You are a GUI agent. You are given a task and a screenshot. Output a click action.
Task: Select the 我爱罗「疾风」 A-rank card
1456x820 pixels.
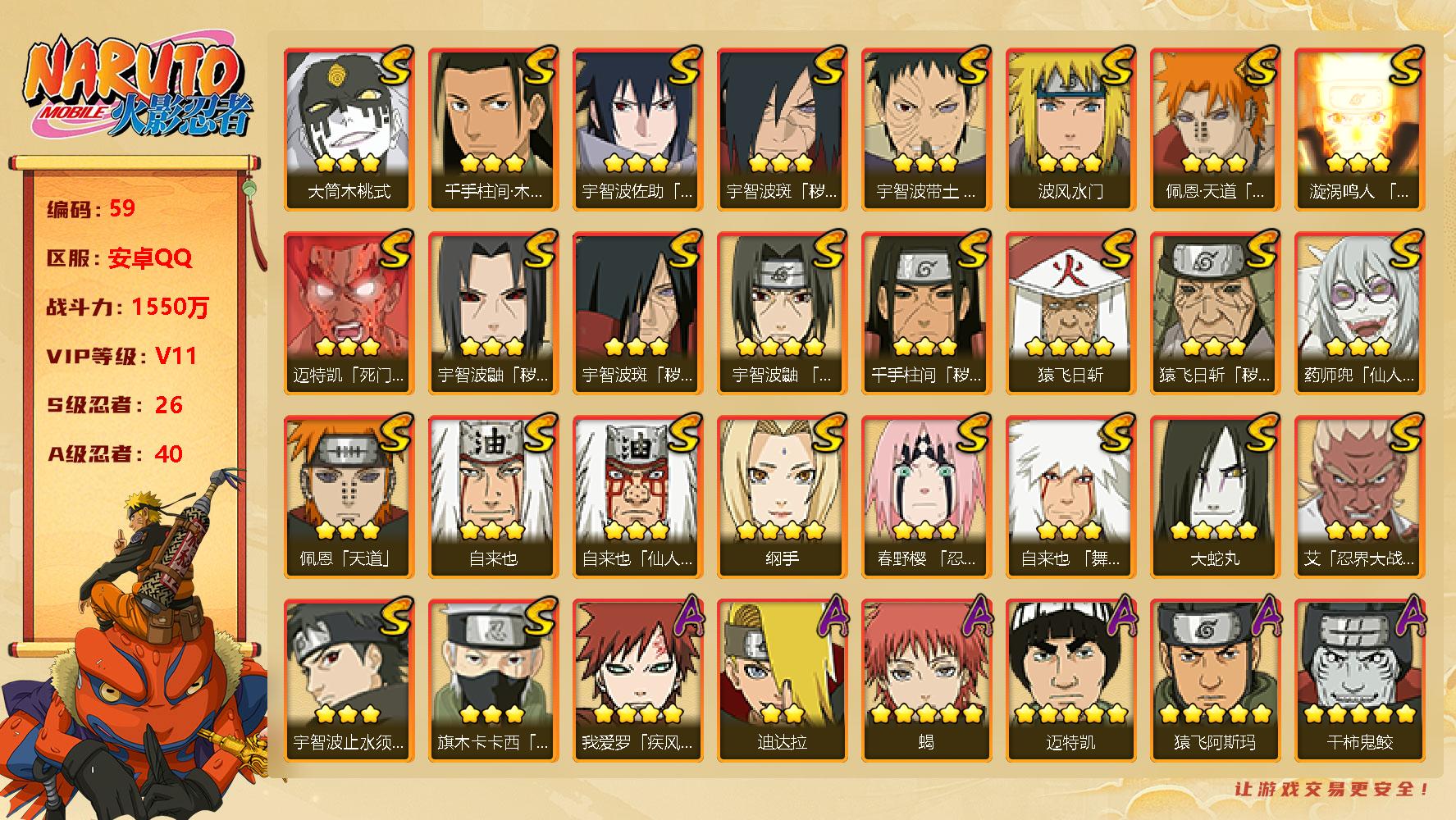coord(637,680)
